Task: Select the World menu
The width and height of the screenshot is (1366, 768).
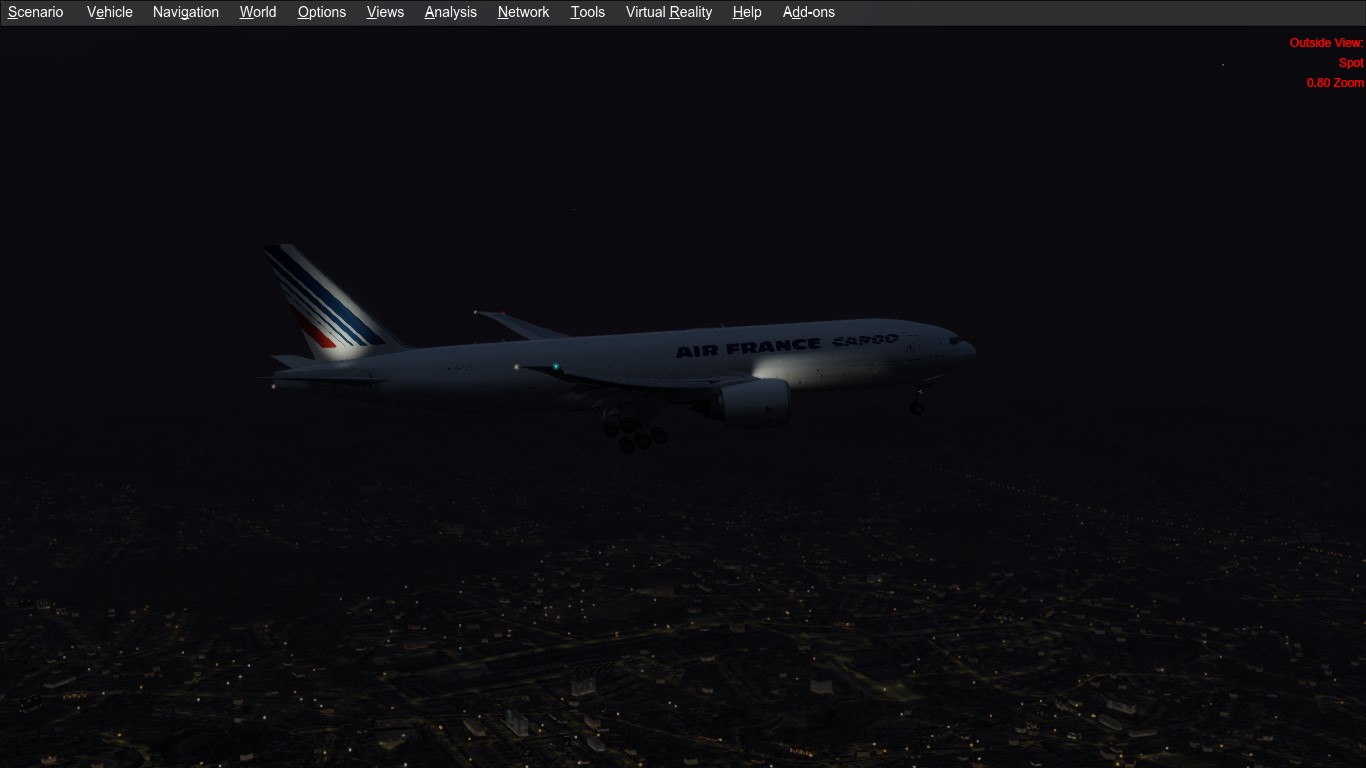Action: [258, 12]
